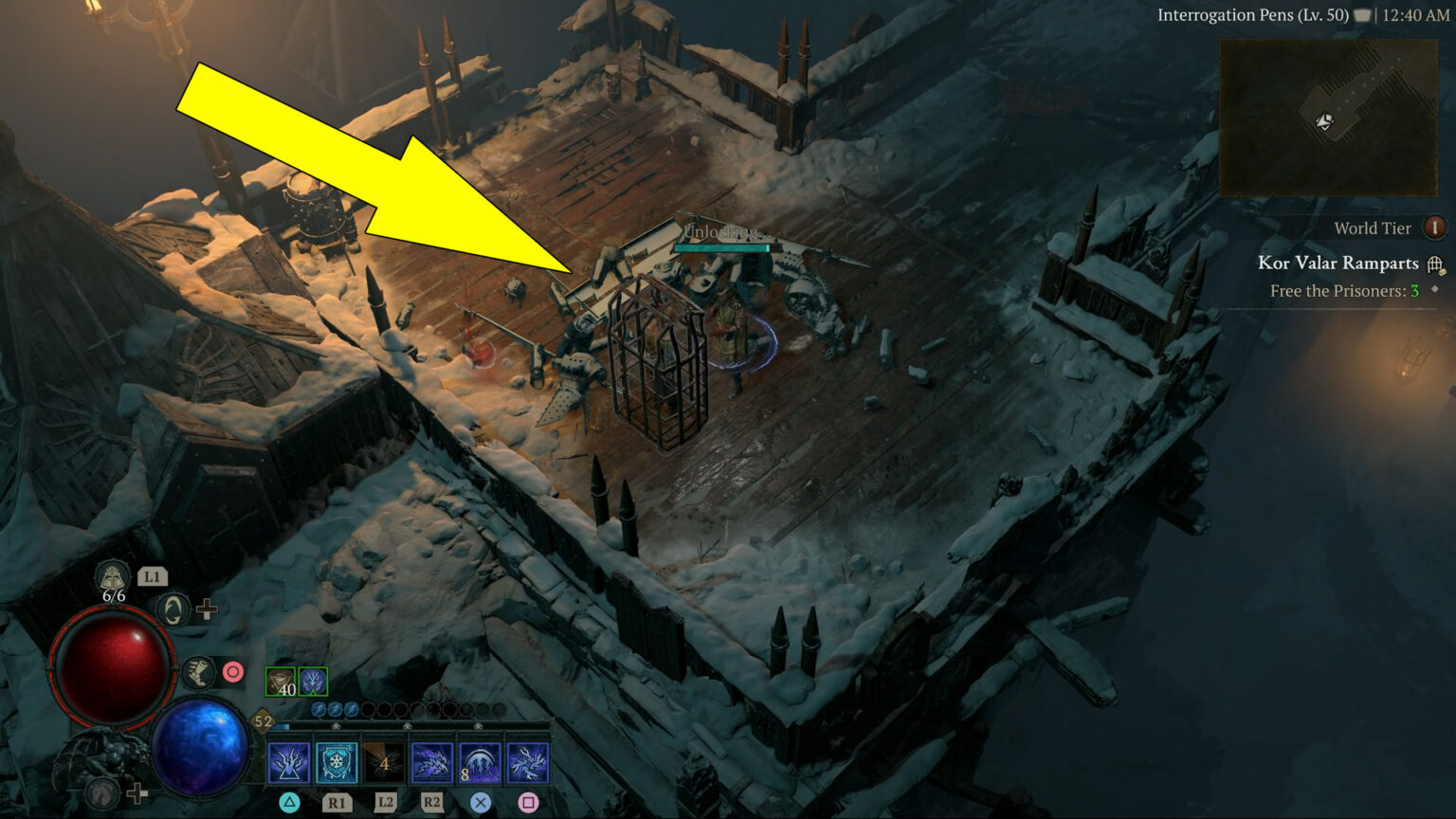
Task: Select the health potion icon above the health orb
Action: pos(113,575)
